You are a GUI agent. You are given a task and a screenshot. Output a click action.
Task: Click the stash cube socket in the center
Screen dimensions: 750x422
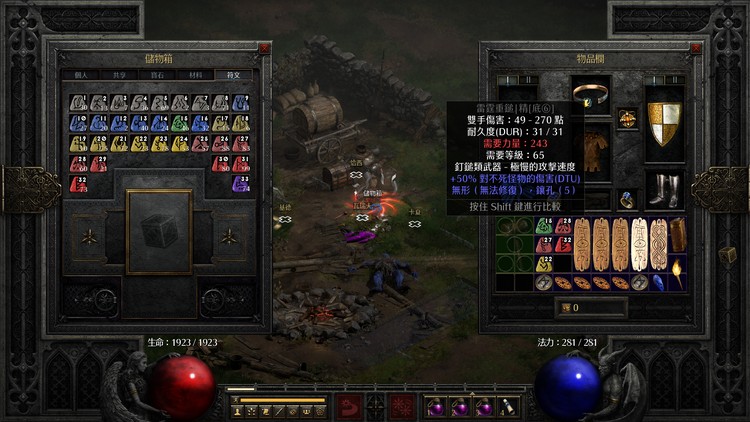159,231
